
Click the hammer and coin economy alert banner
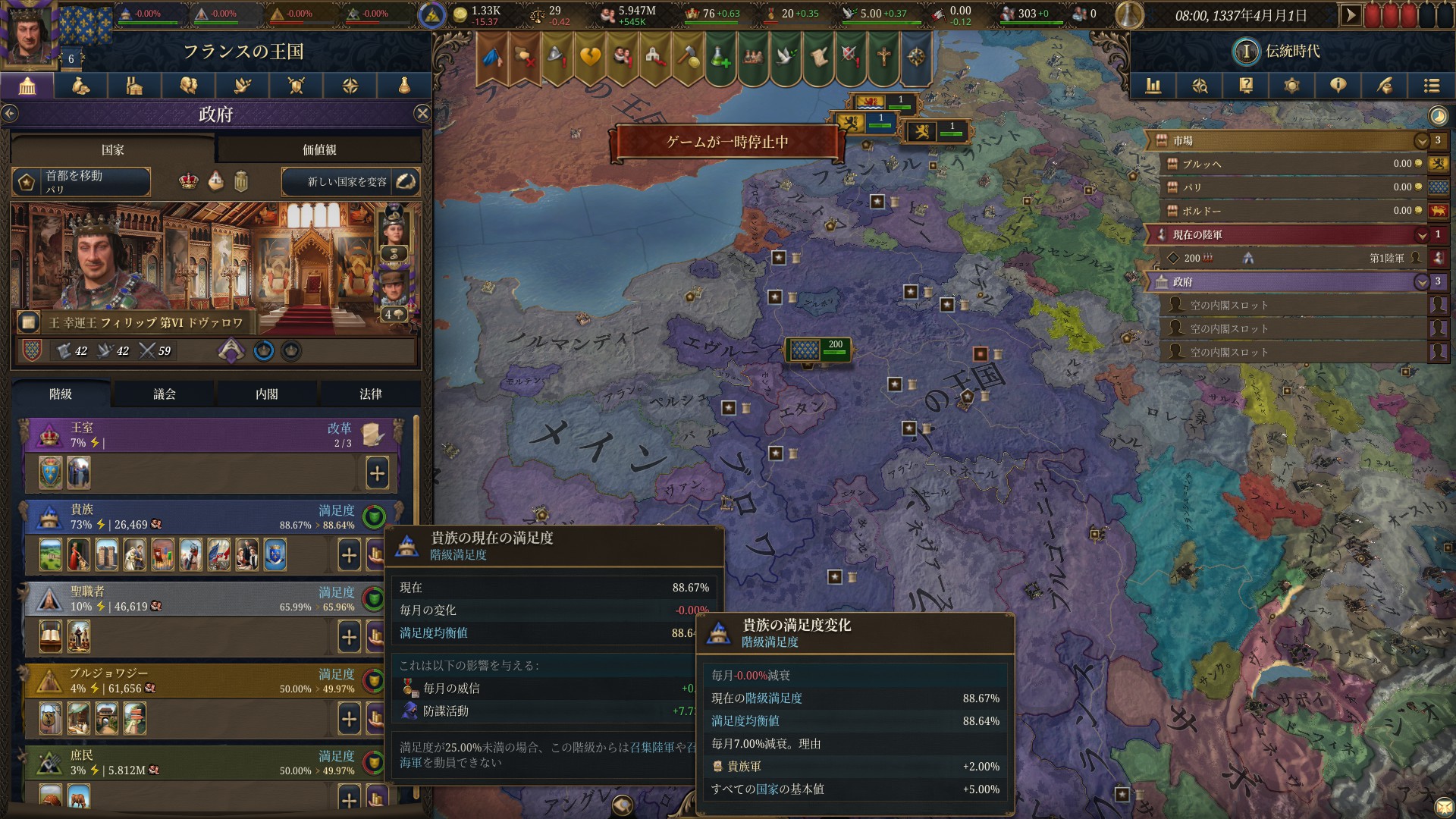pos(686,55)
